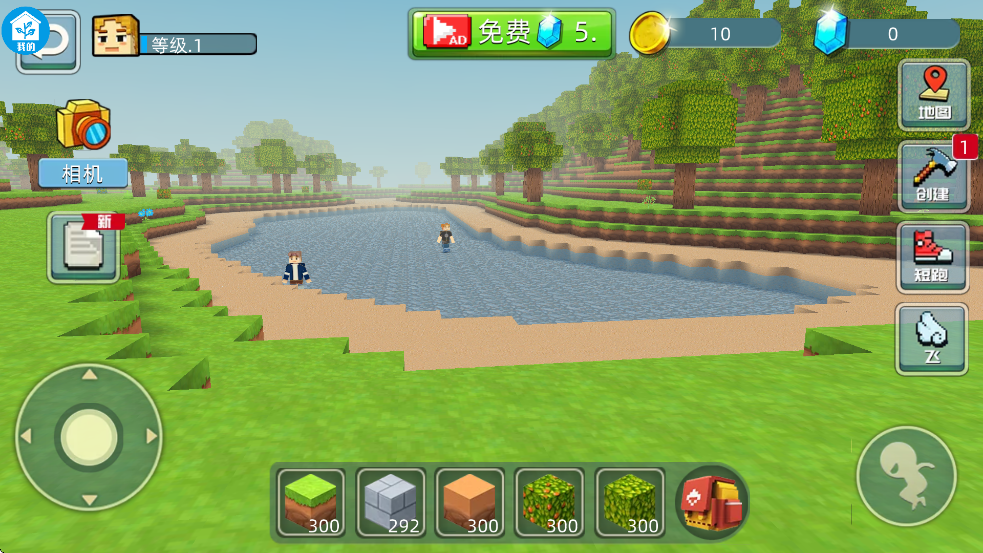This screenshot has width=983, height=553.
Task: Activate the fly (飞) wing button
Action: tap(931, 339)
